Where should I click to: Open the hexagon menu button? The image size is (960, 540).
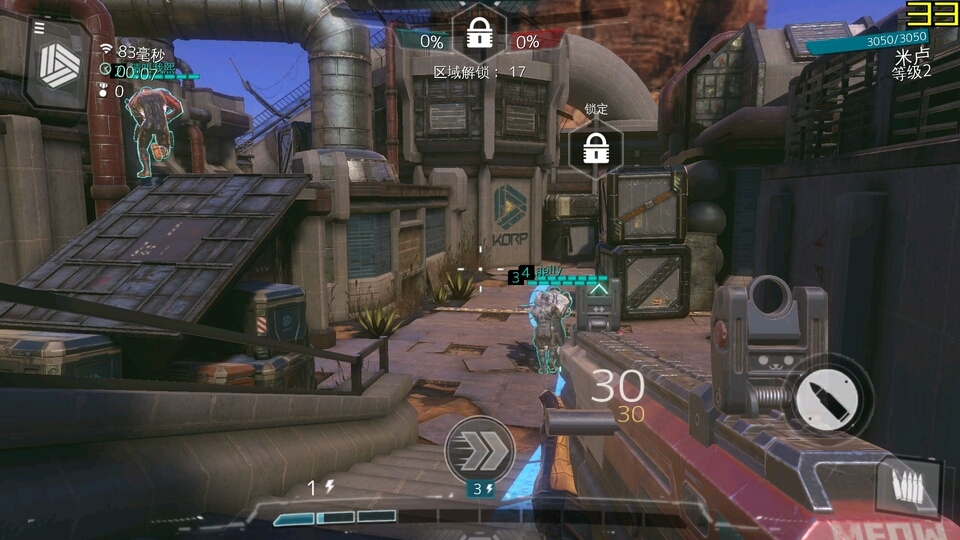click(x=58, y=64)
